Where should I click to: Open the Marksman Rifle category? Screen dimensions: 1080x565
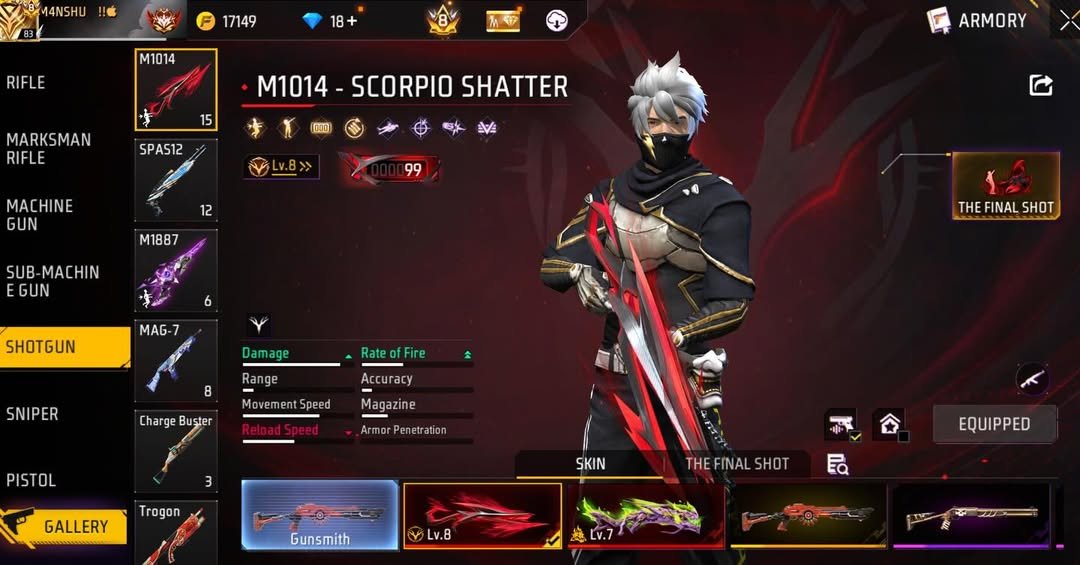pos(48,149)
